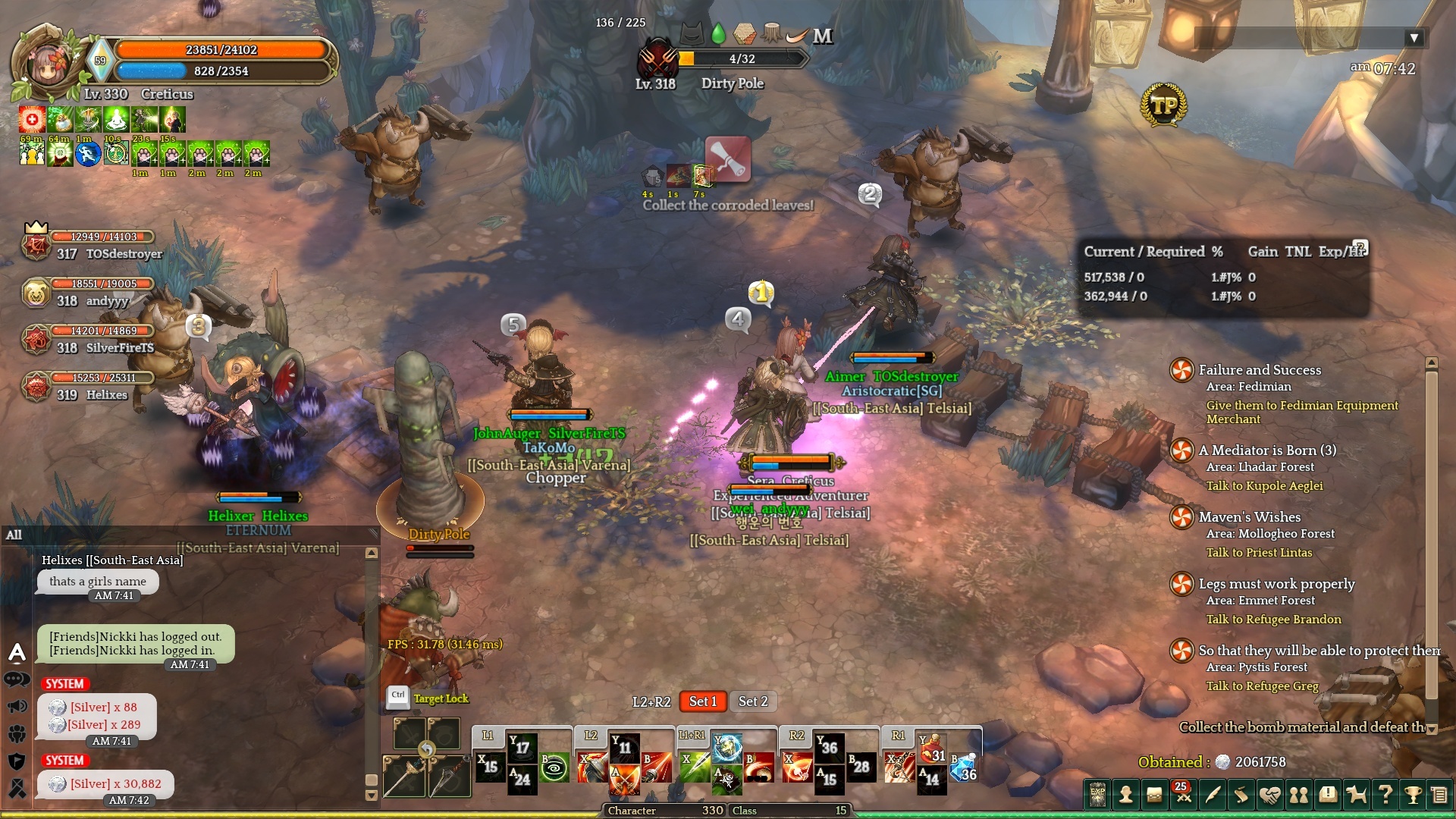This screenshot has height=819, width=1456.
Task: Open the friends handshake heart icon
Action: coord(1269,795)
